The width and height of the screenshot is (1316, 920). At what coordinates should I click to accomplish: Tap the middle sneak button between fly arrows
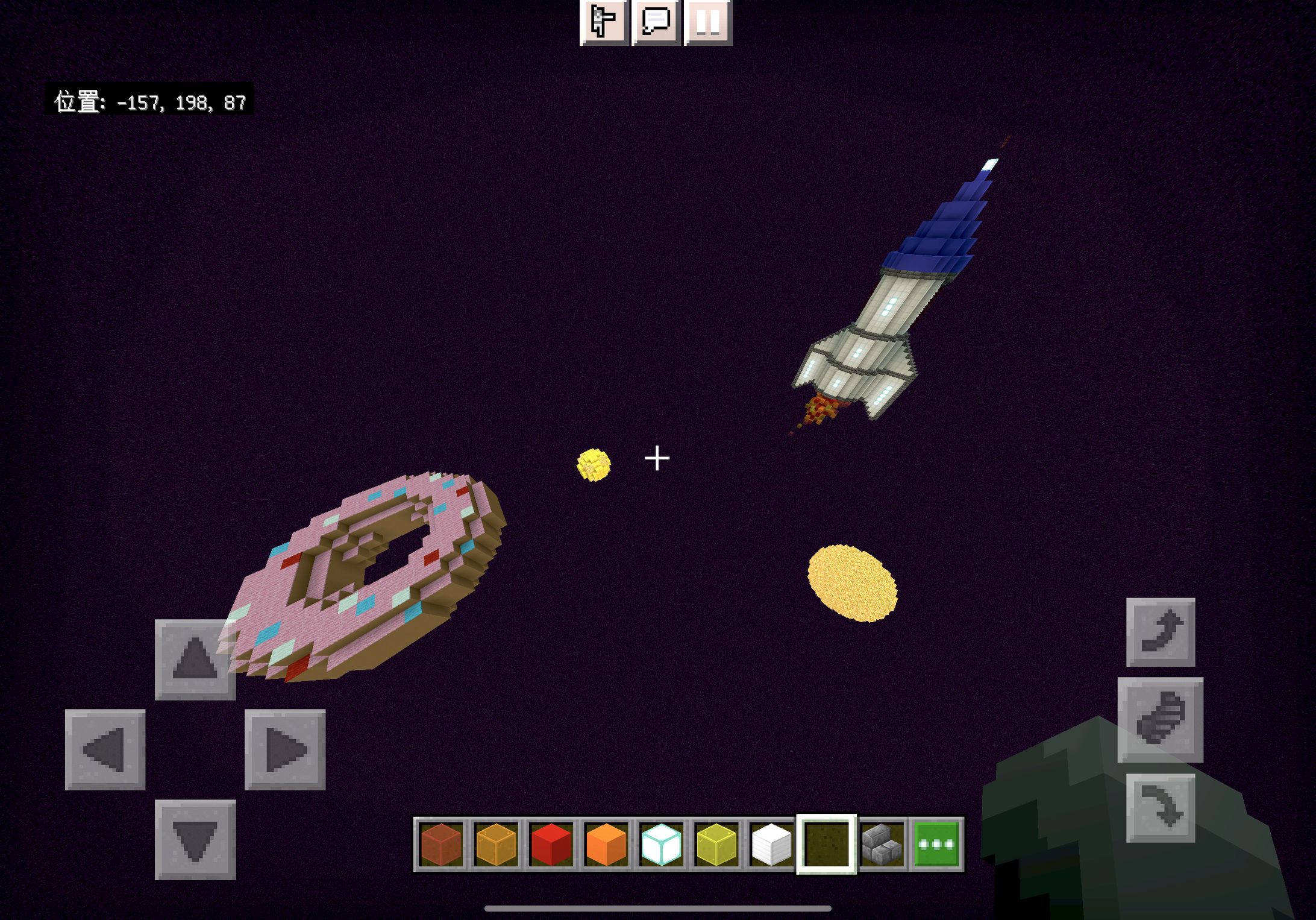point(1160,720)
